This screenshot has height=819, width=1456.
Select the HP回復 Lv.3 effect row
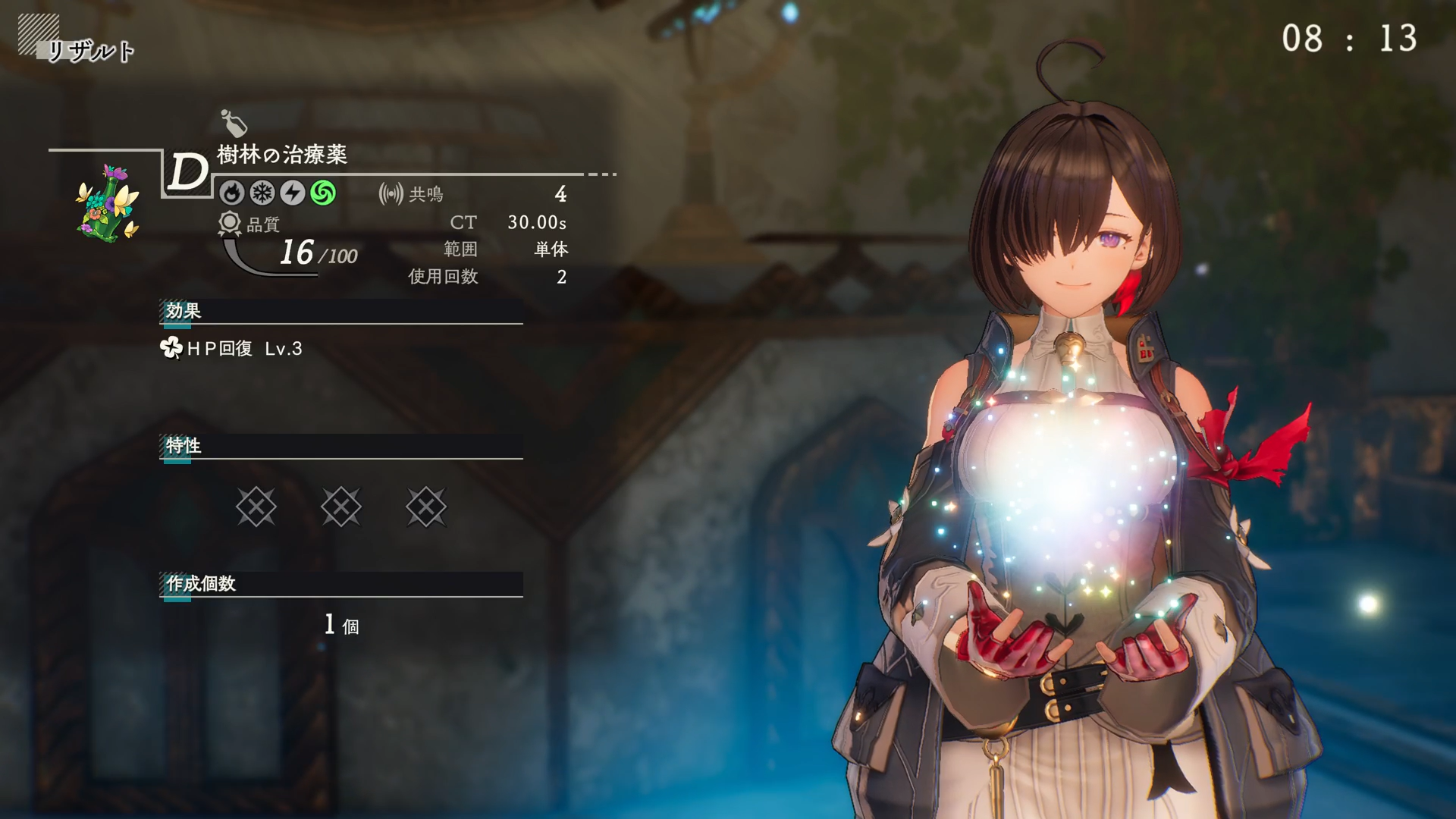click(232, 348)
